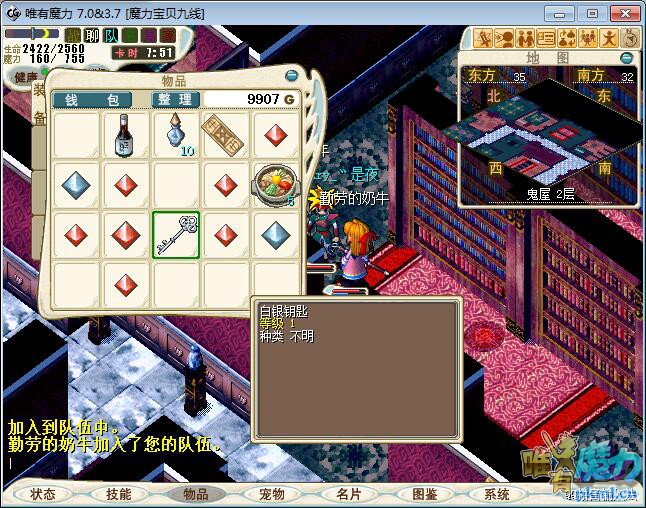
Task: Select the dark wine bottle item
Action: coord(125,135)
